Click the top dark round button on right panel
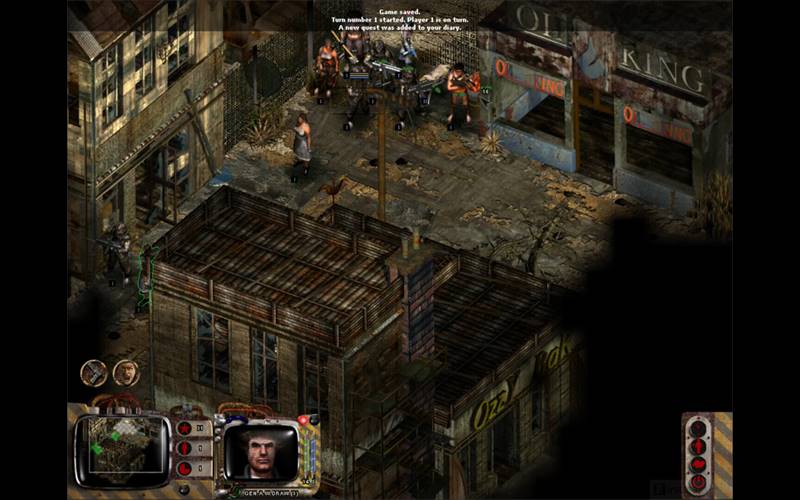The image size is (800, 500). pos(698,428)
